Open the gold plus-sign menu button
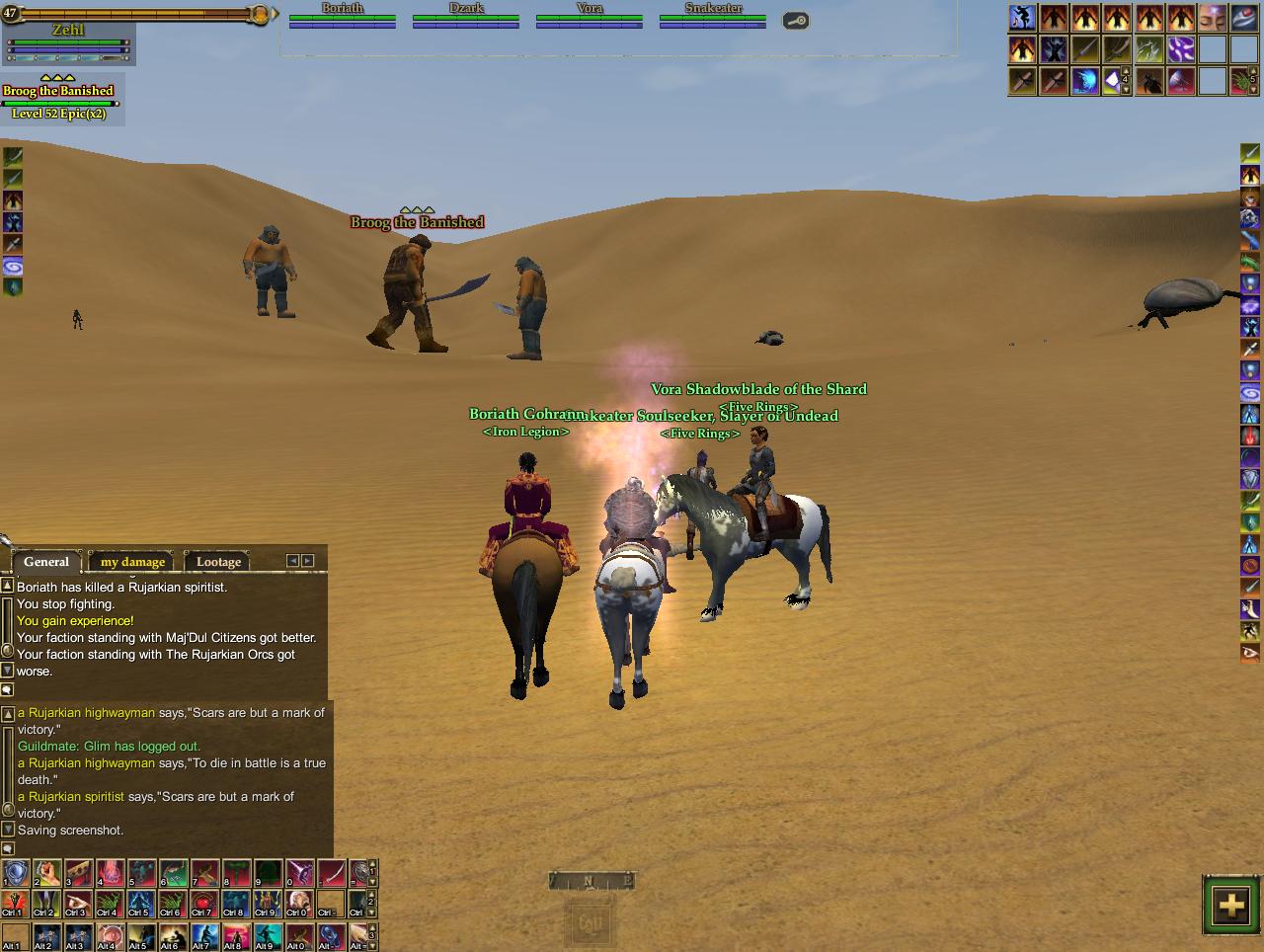 pyautogui.click(x=1230, y=905)
